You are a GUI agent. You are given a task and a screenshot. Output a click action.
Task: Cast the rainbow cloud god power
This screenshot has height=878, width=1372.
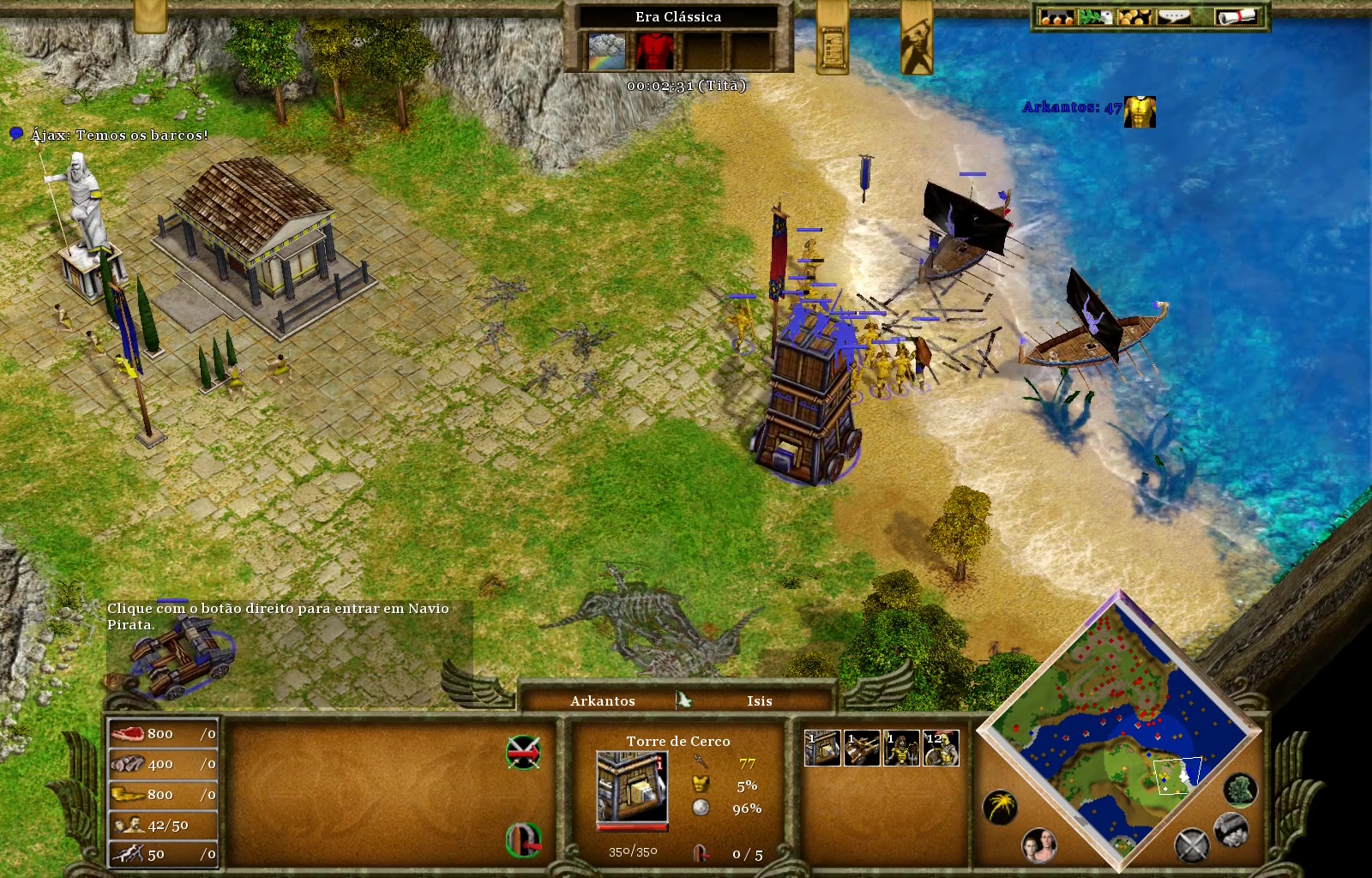(606, 51)
